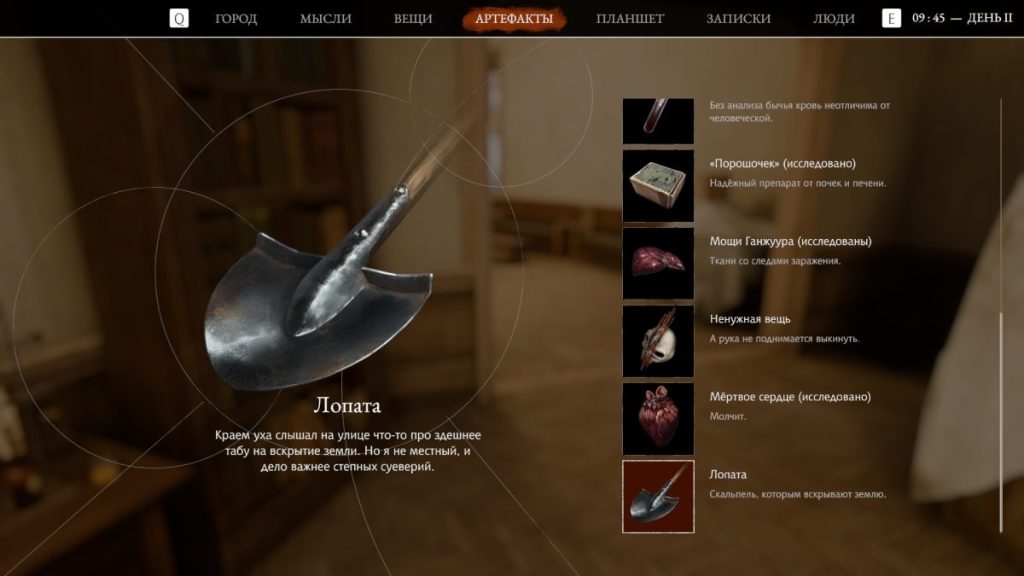Open the Мысли tab

(x=325, y=18)
